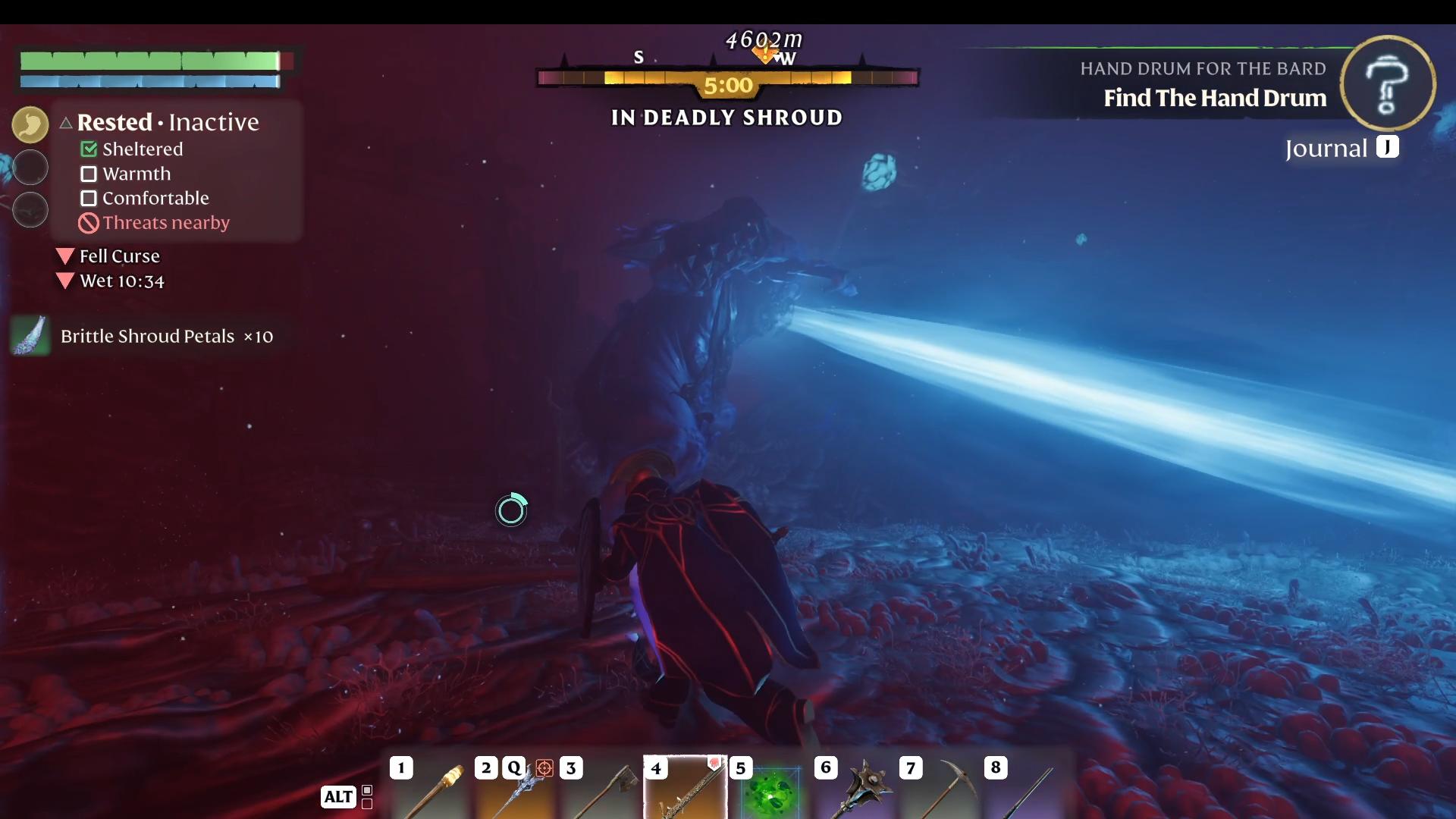Click the Fell Curse debuff entry

click(118, 256)
